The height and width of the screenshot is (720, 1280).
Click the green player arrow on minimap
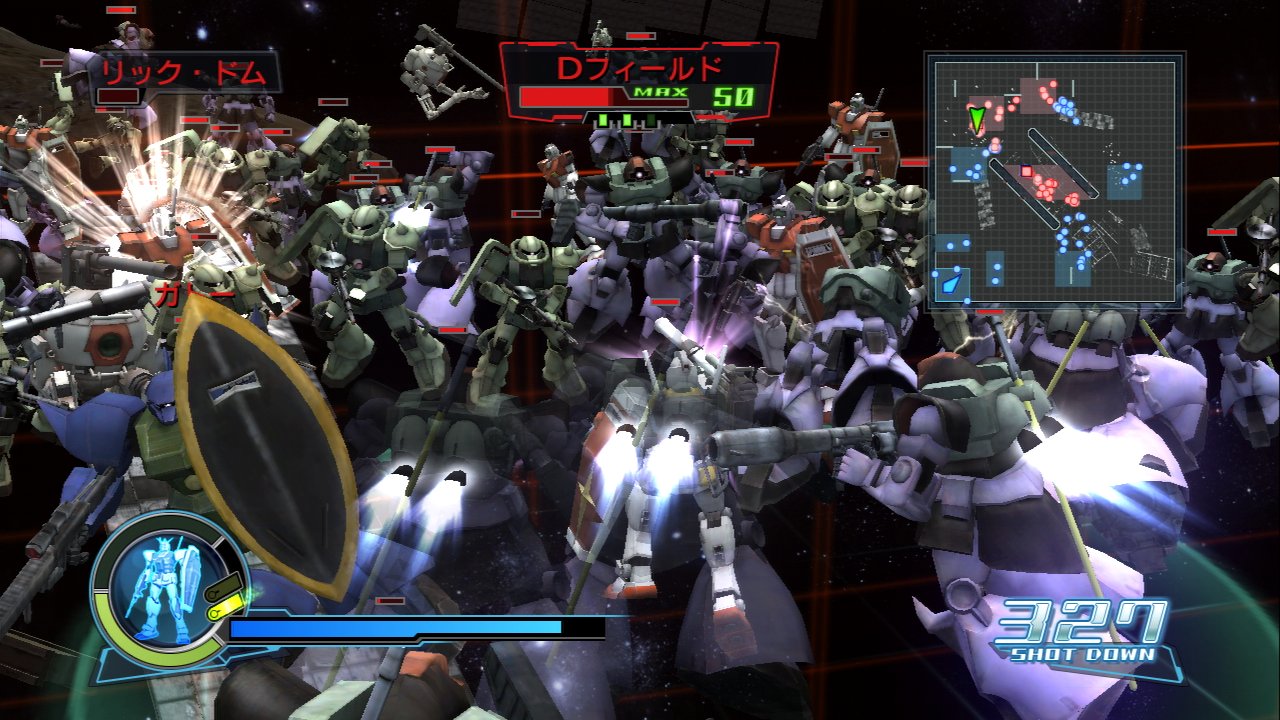coord(977,120)
